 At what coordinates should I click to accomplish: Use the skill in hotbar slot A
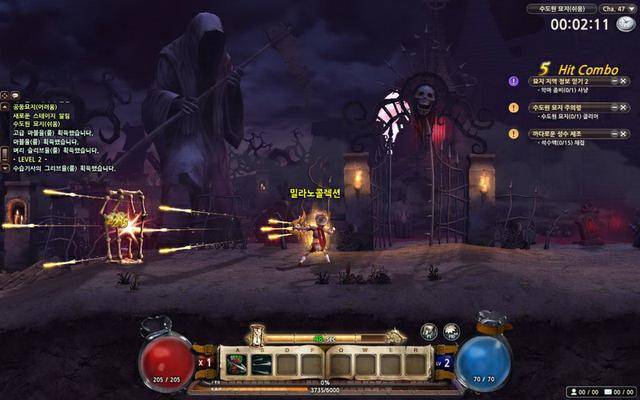point(237,365)
